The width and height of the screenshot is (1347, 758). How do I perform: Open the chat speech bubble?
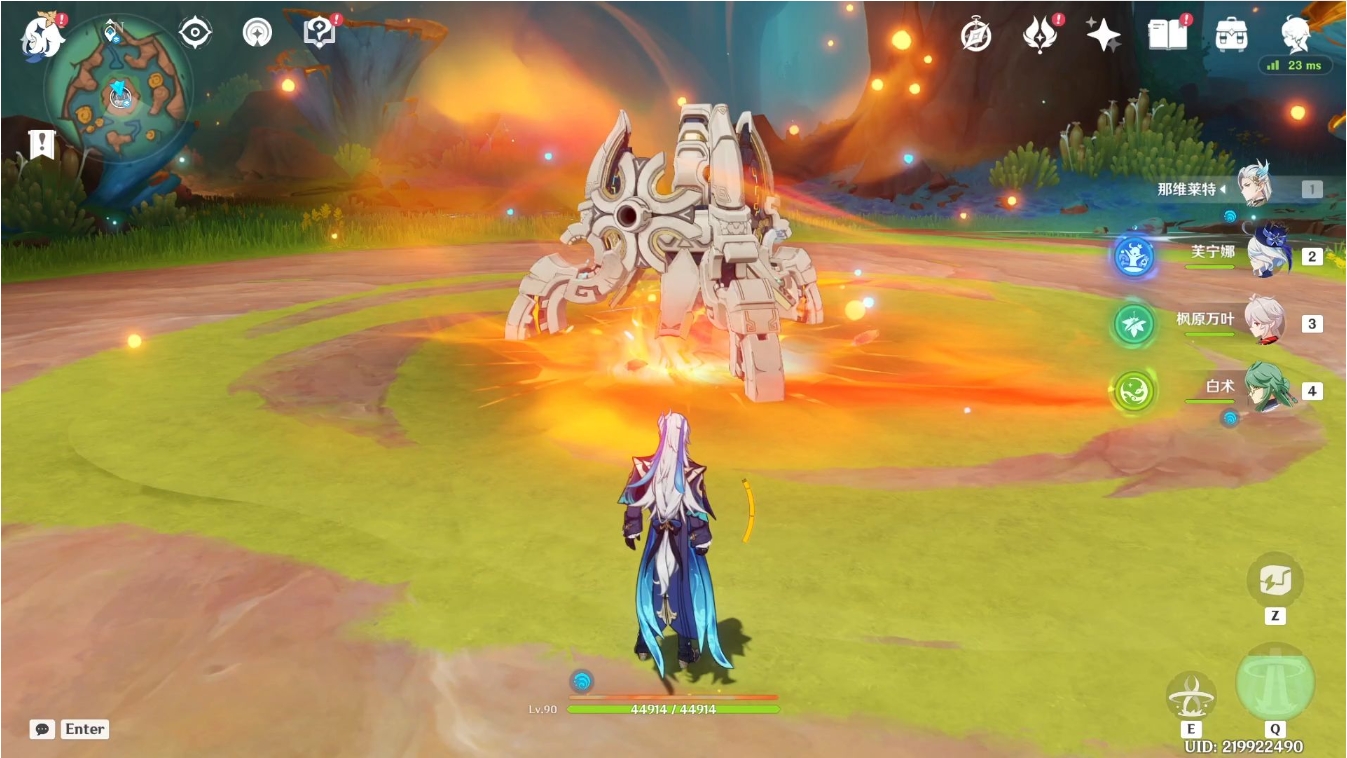(42, 729)
